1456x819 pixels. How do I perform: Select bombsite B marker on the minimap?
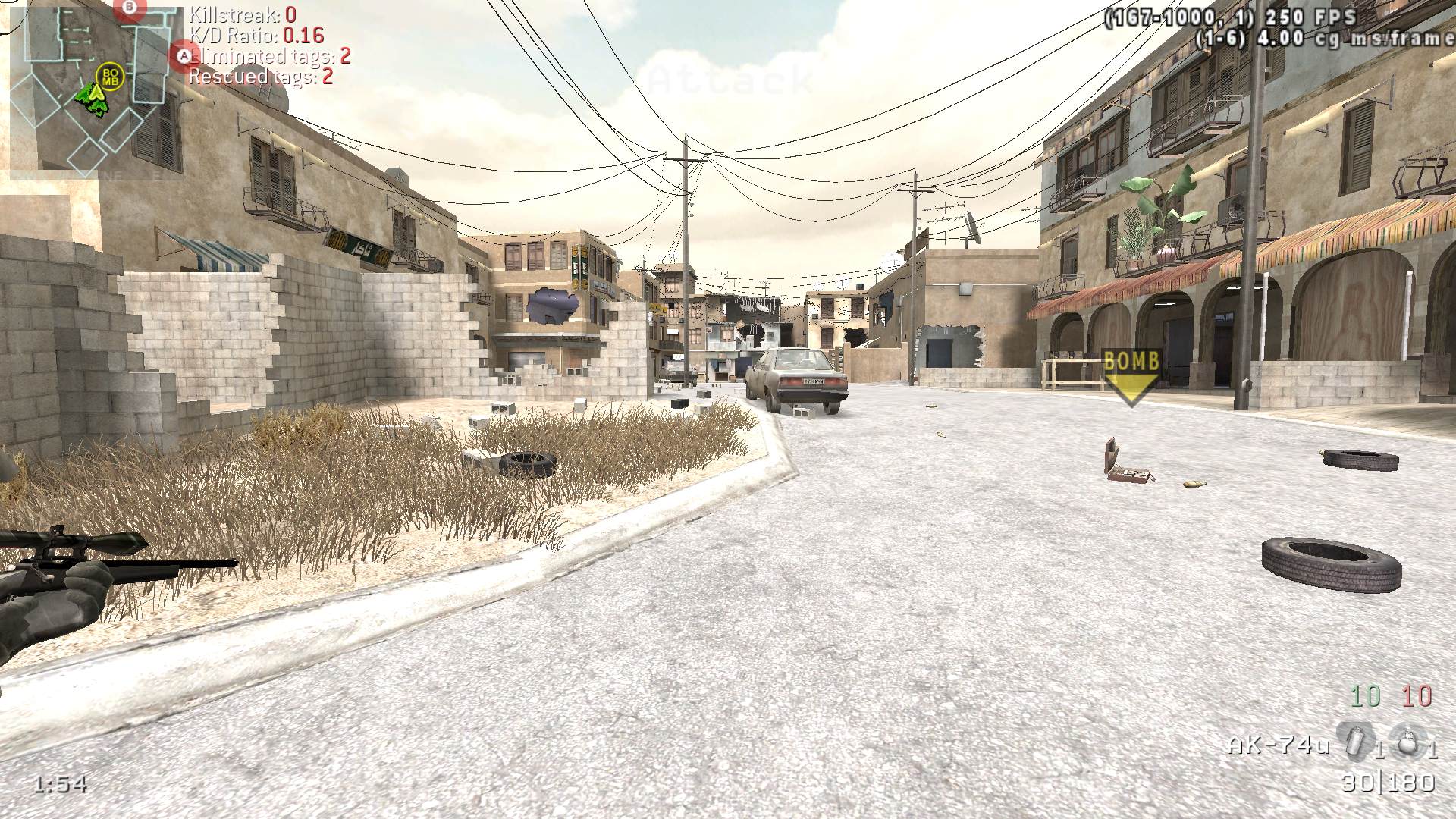coord(130,8)
